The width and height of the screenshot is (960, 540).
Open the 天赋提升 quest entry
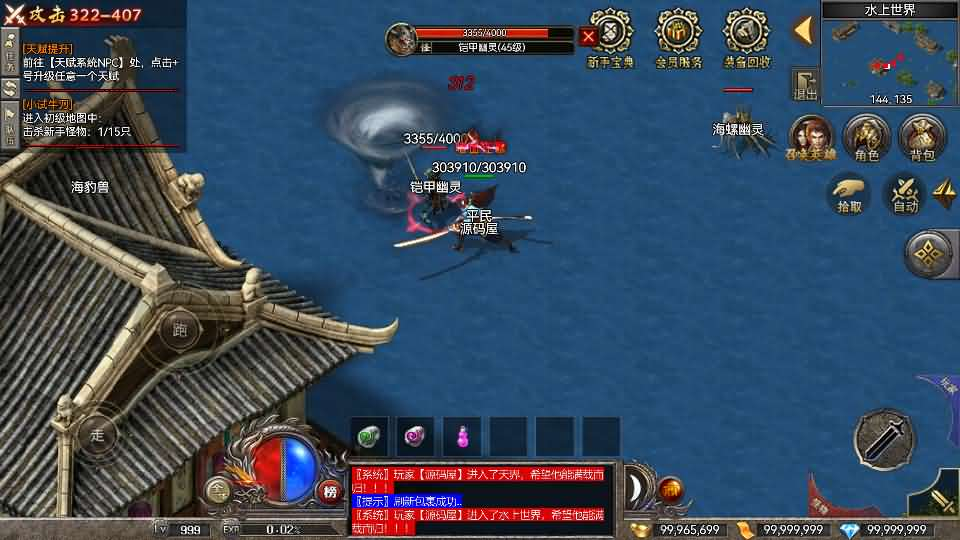coord(98,62)
